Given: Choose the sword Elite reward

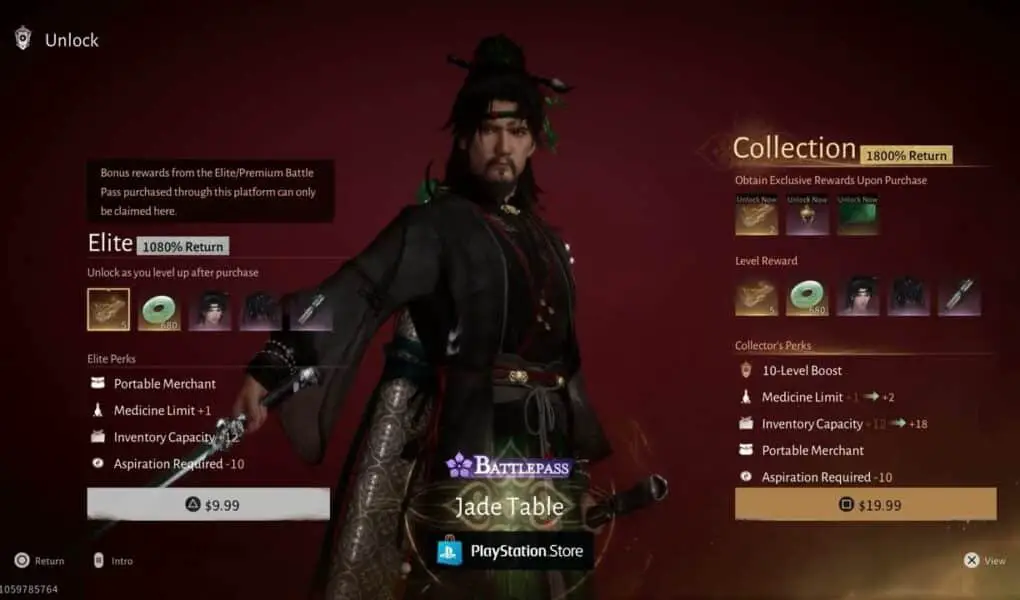Looking at the screenshot, I should [311, 310].
